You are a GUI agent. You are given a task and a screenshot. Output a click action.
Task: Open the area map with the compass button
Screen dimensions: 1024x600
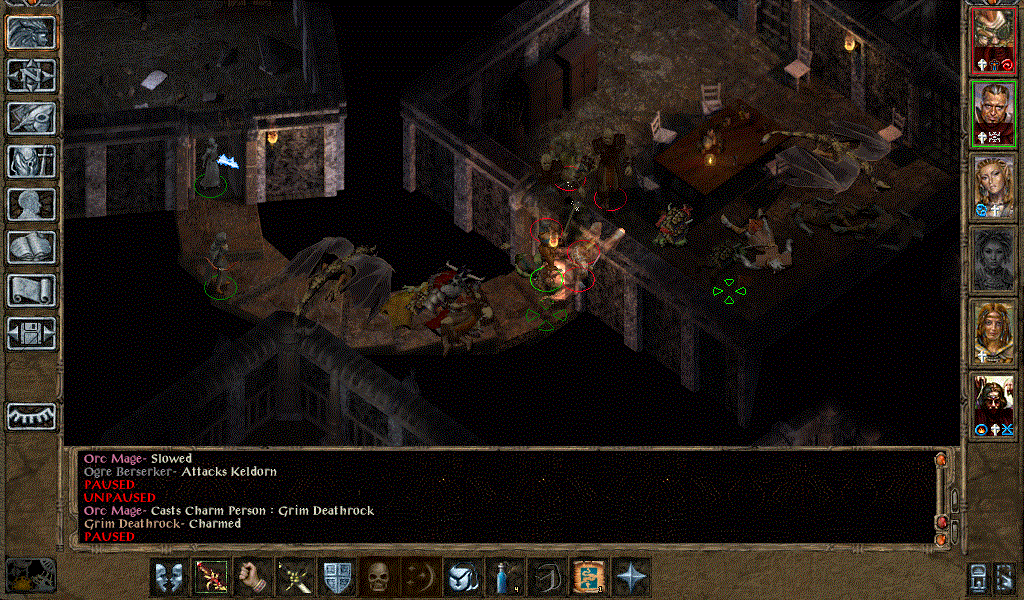[x=30, y=75]
